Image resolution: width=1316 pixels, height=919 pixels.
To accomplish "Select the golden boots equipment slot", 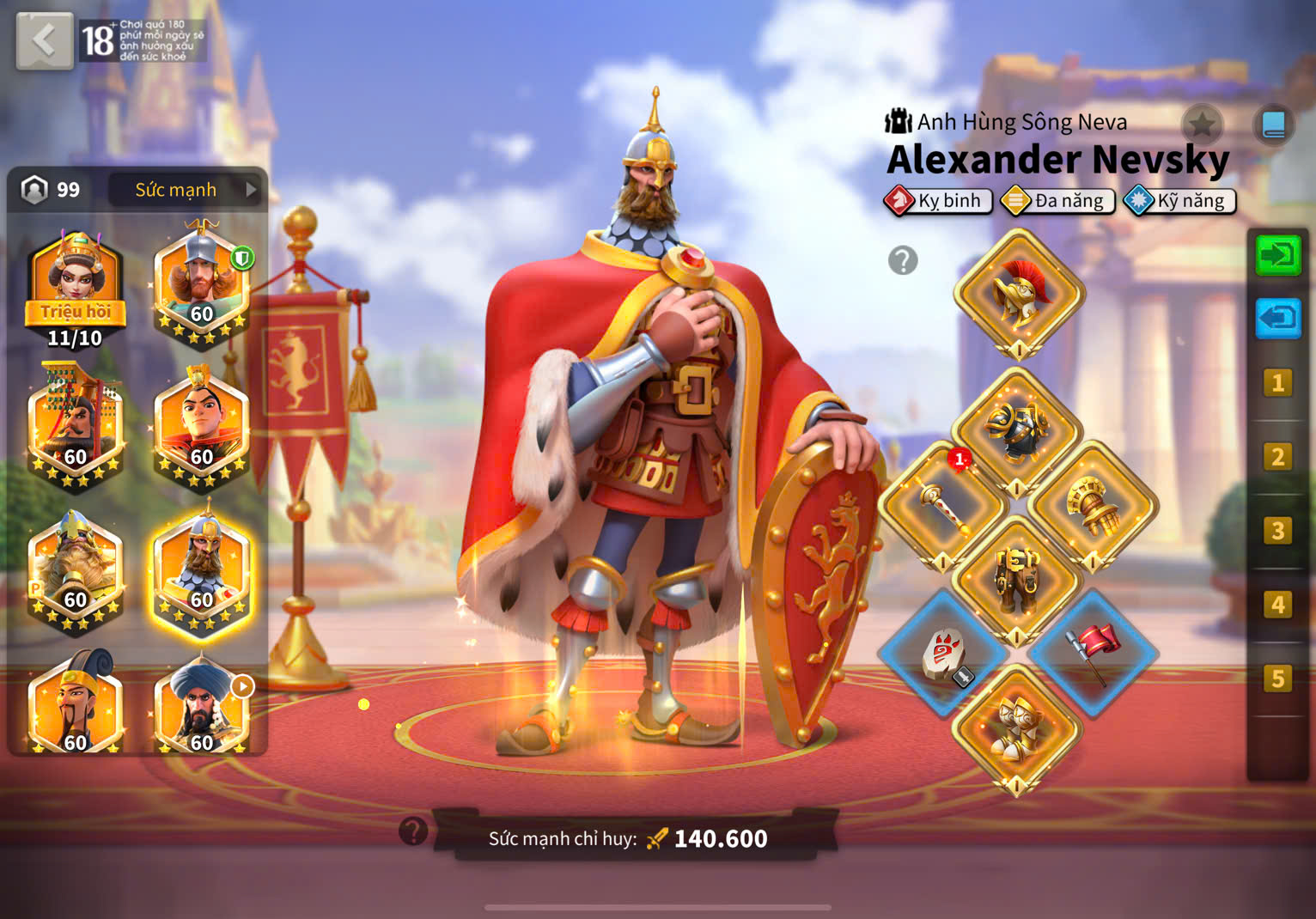I will coord(1017,729).
